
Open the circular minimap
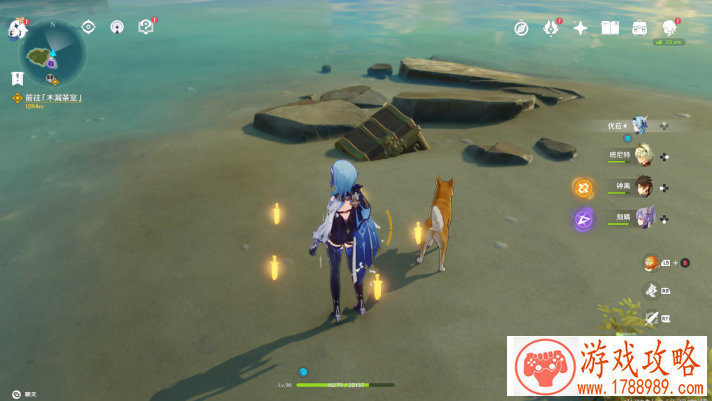53,52
